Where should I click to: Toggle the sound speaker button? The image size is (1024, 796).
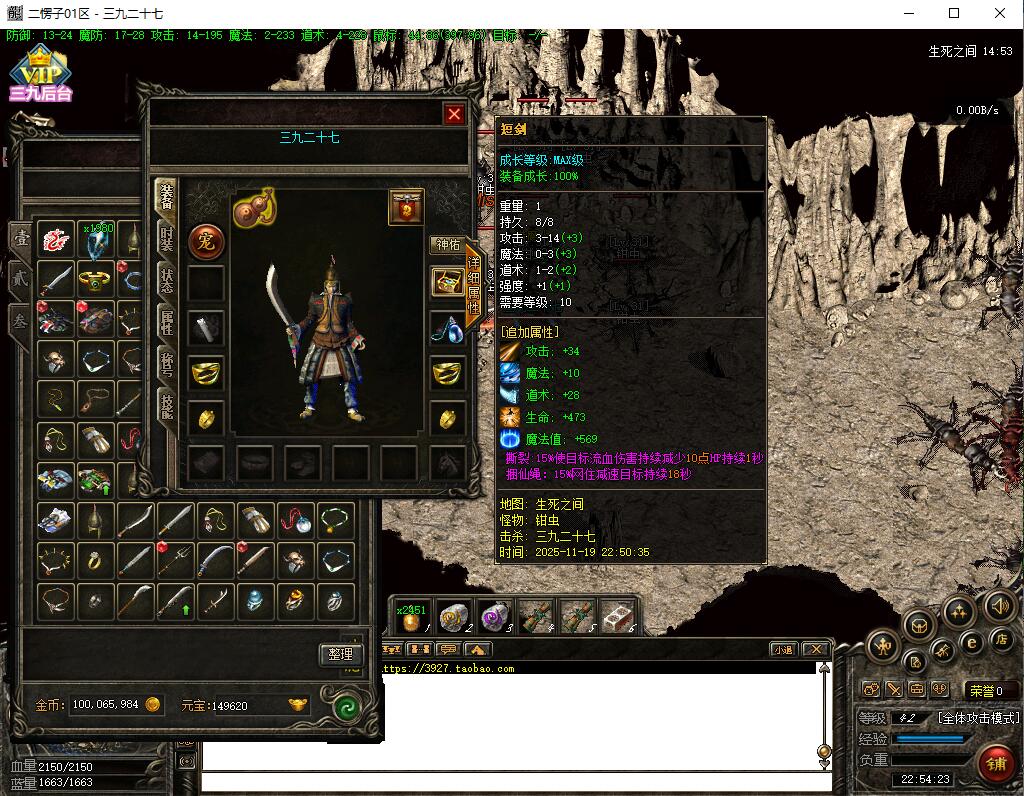[x=999, y=605]
